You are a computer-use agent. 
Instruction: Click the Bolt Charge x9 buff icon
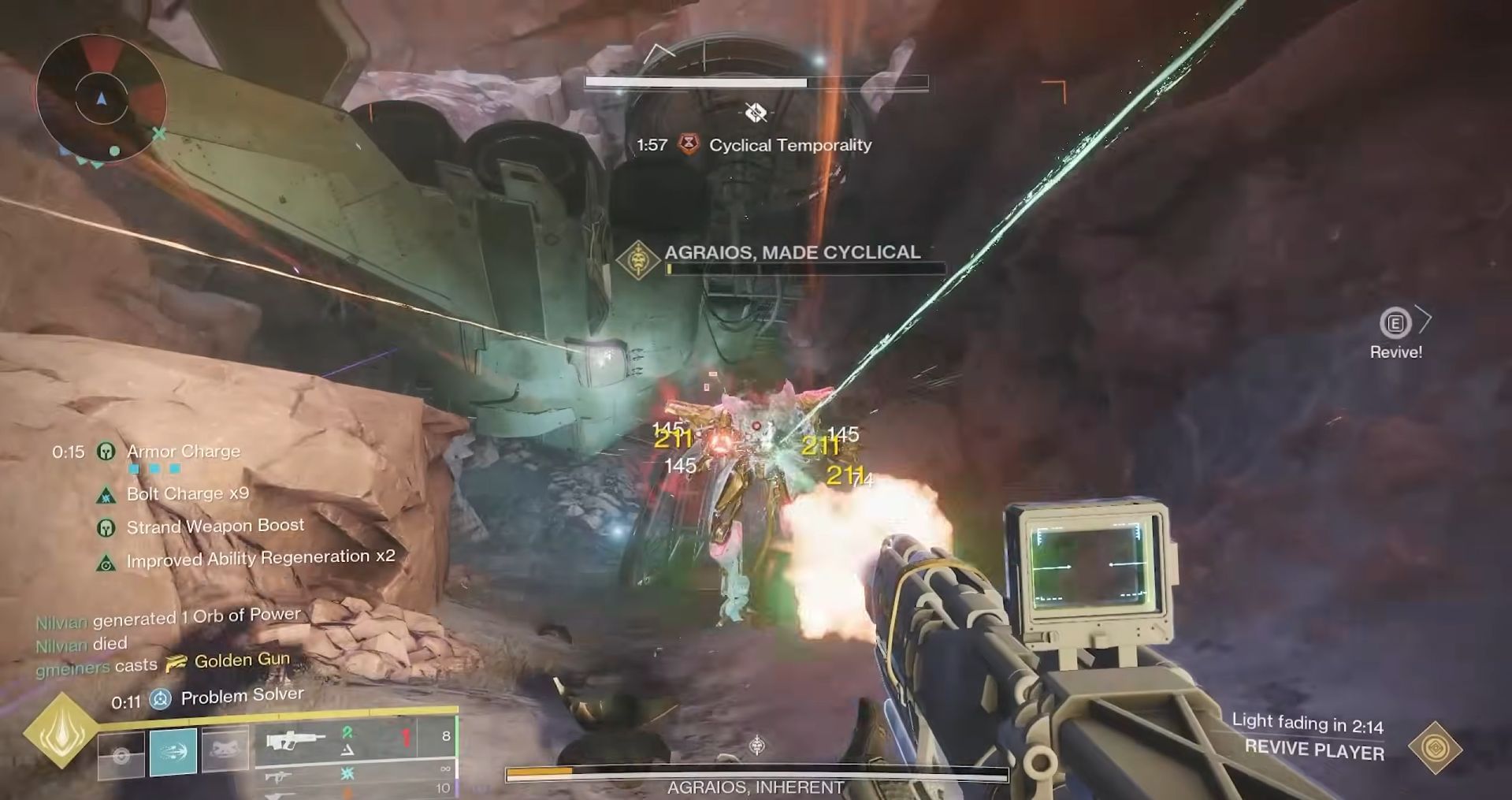(106, 496)
